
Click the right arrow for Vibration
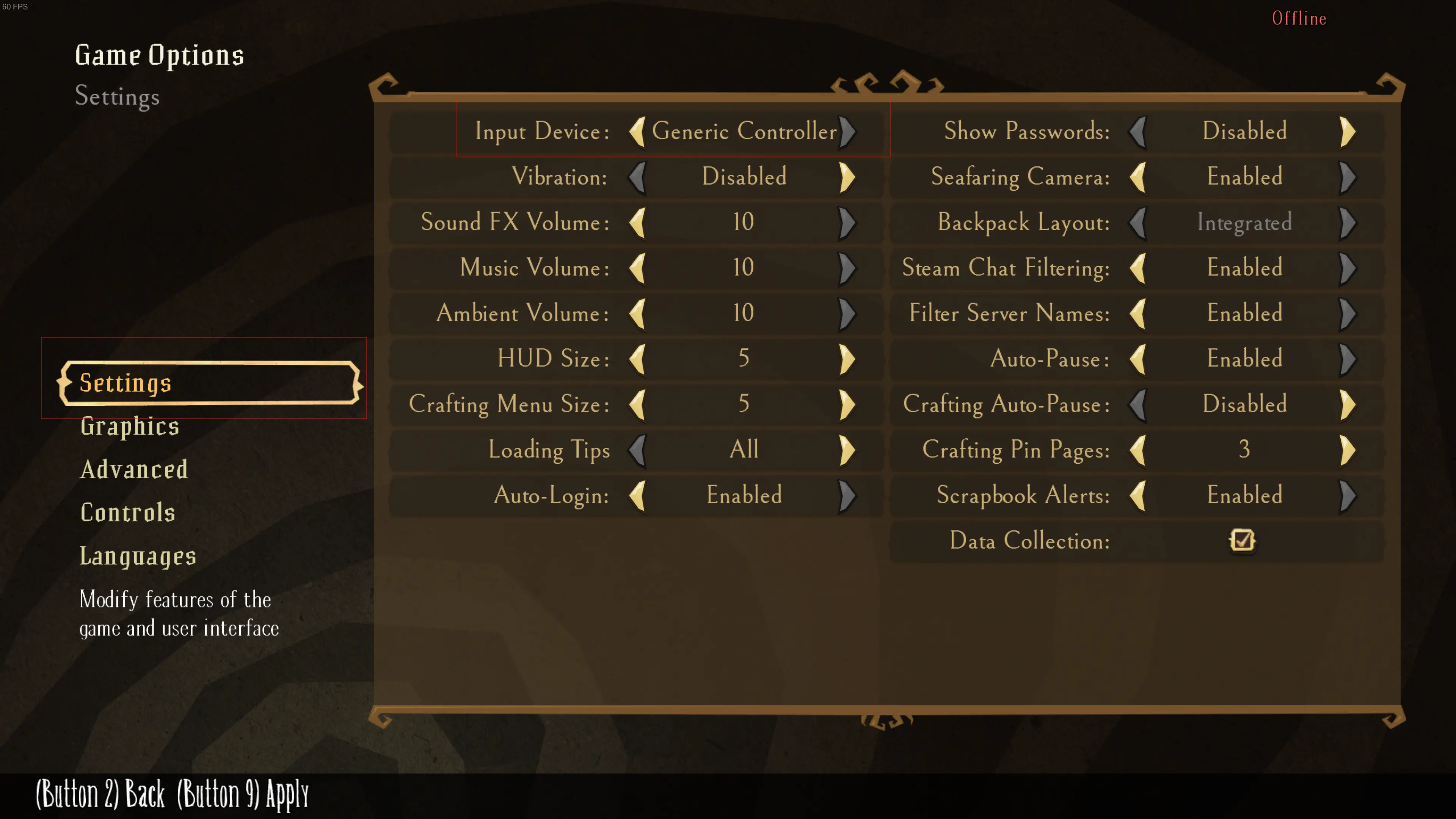847,177
